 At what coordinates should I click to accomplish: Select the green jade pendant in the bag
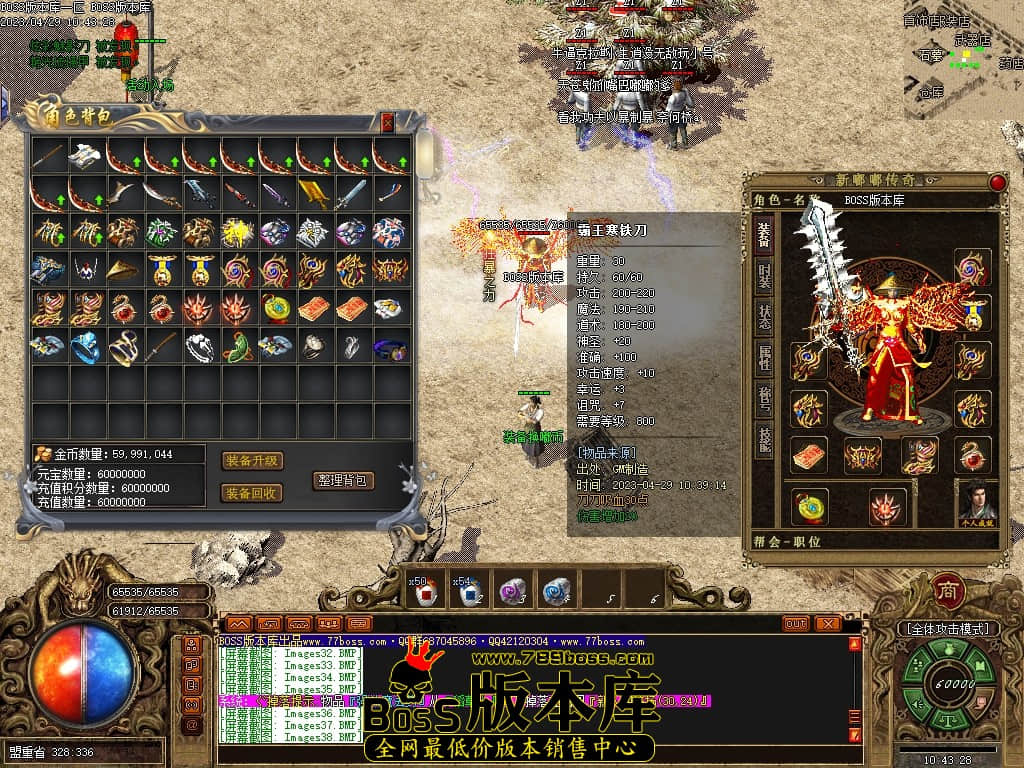238,347
